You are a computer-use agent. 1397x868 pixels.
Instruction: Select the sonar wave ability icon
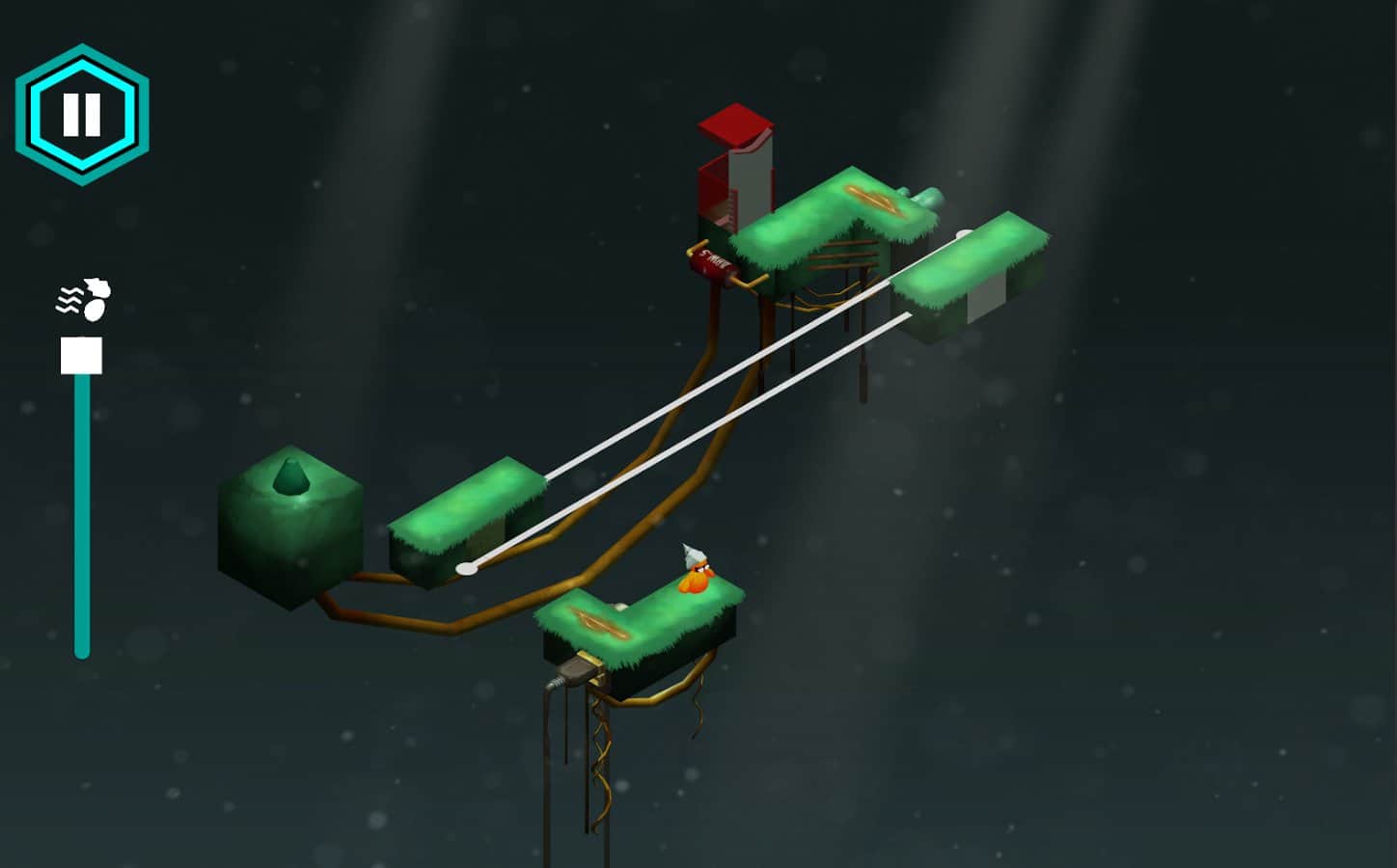tap(82, 296)
